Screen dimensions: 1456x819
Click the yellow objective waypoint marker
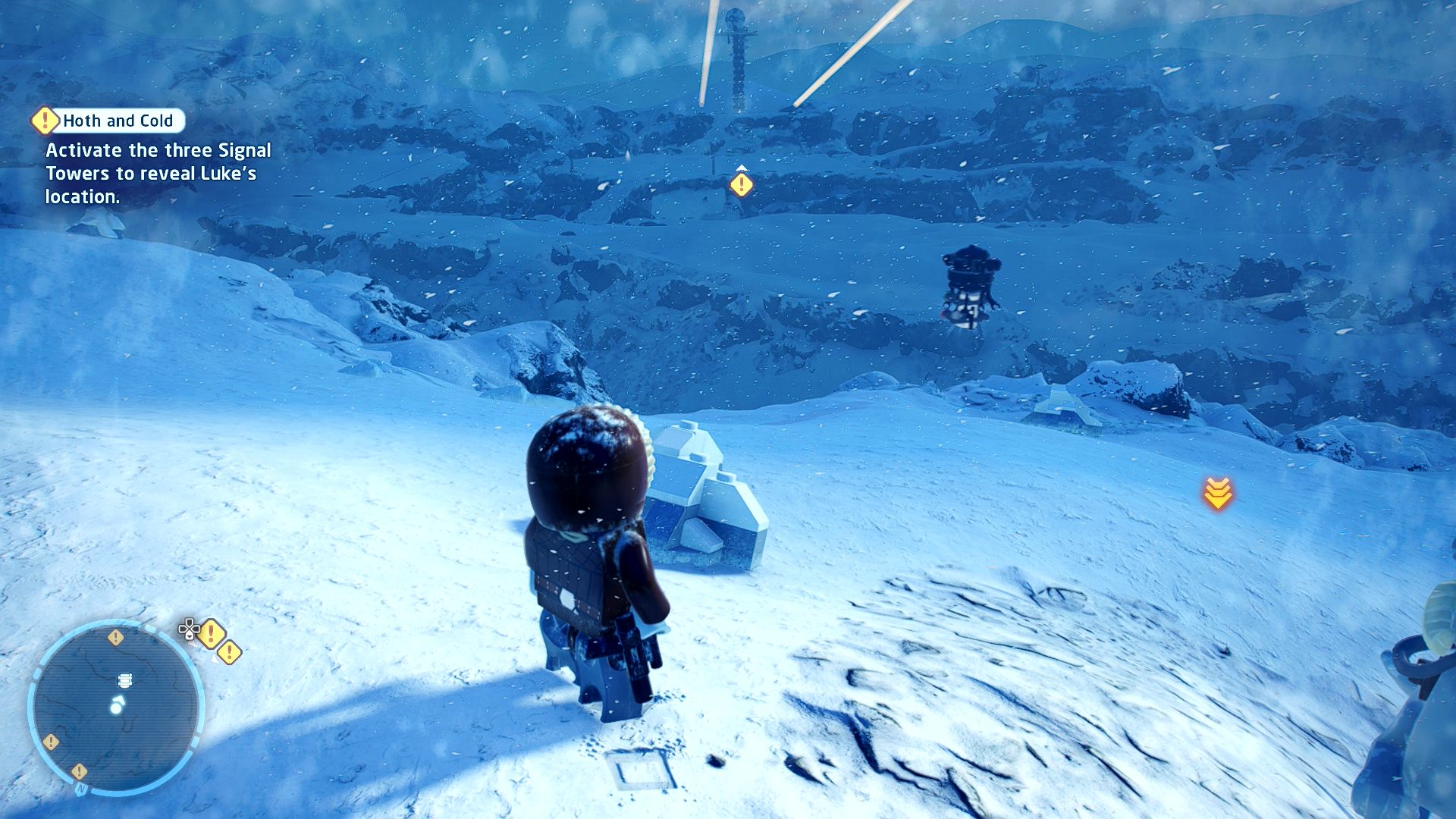(x=741, y=184)
